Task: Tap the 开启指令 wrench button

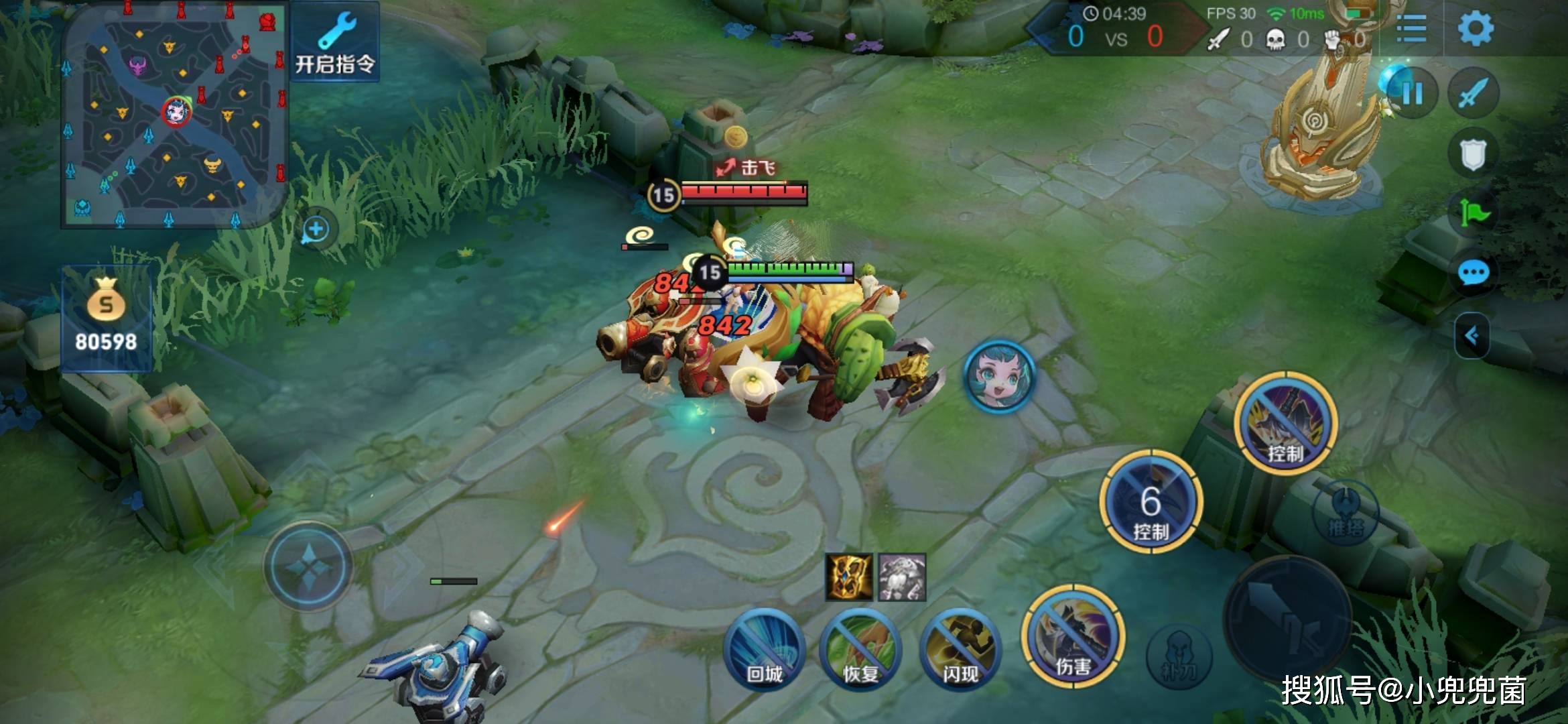Action: pyautogui.click(x=334, y=42)
